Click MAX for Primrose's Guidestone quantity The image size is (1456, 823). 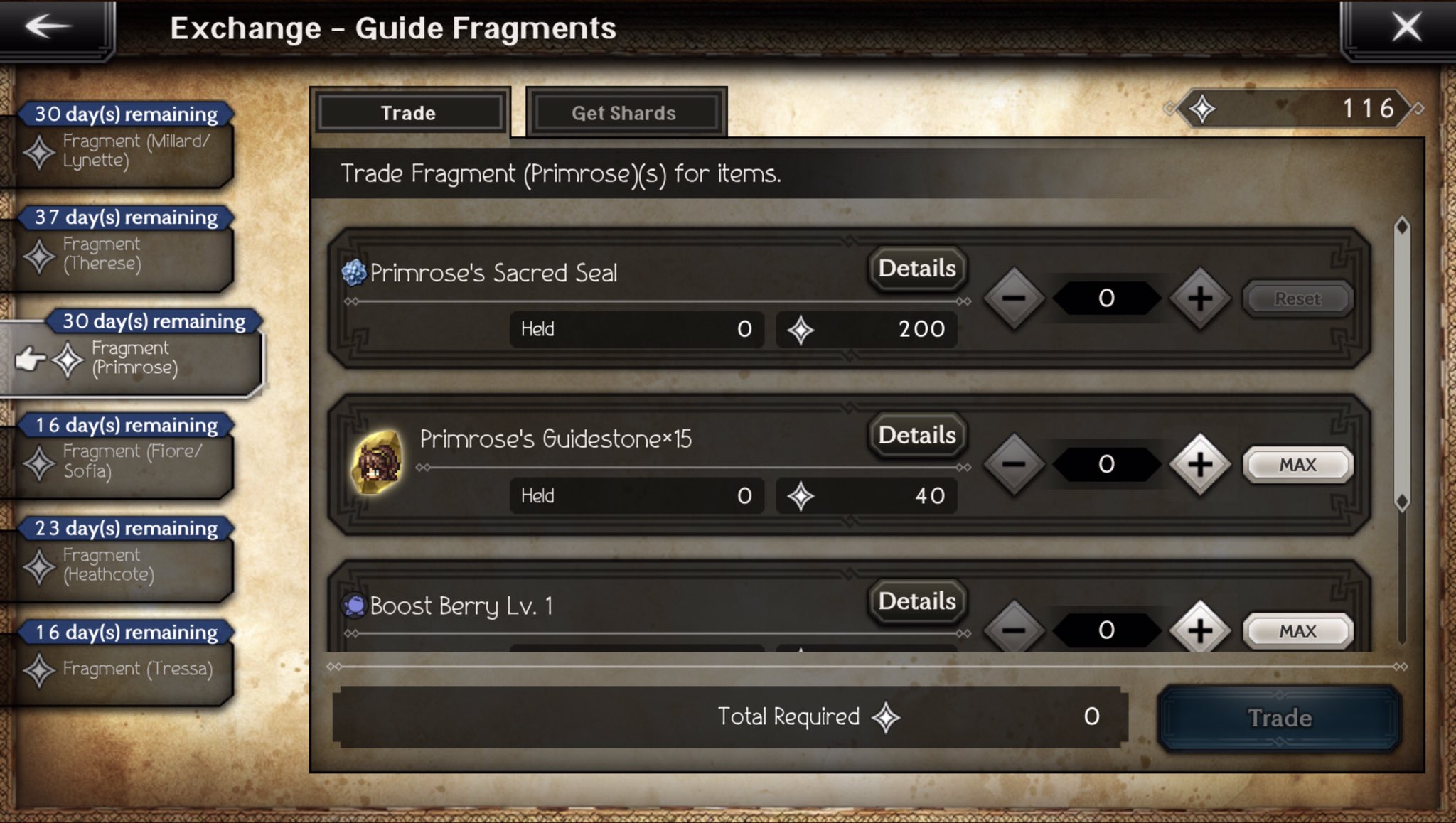1297,464
